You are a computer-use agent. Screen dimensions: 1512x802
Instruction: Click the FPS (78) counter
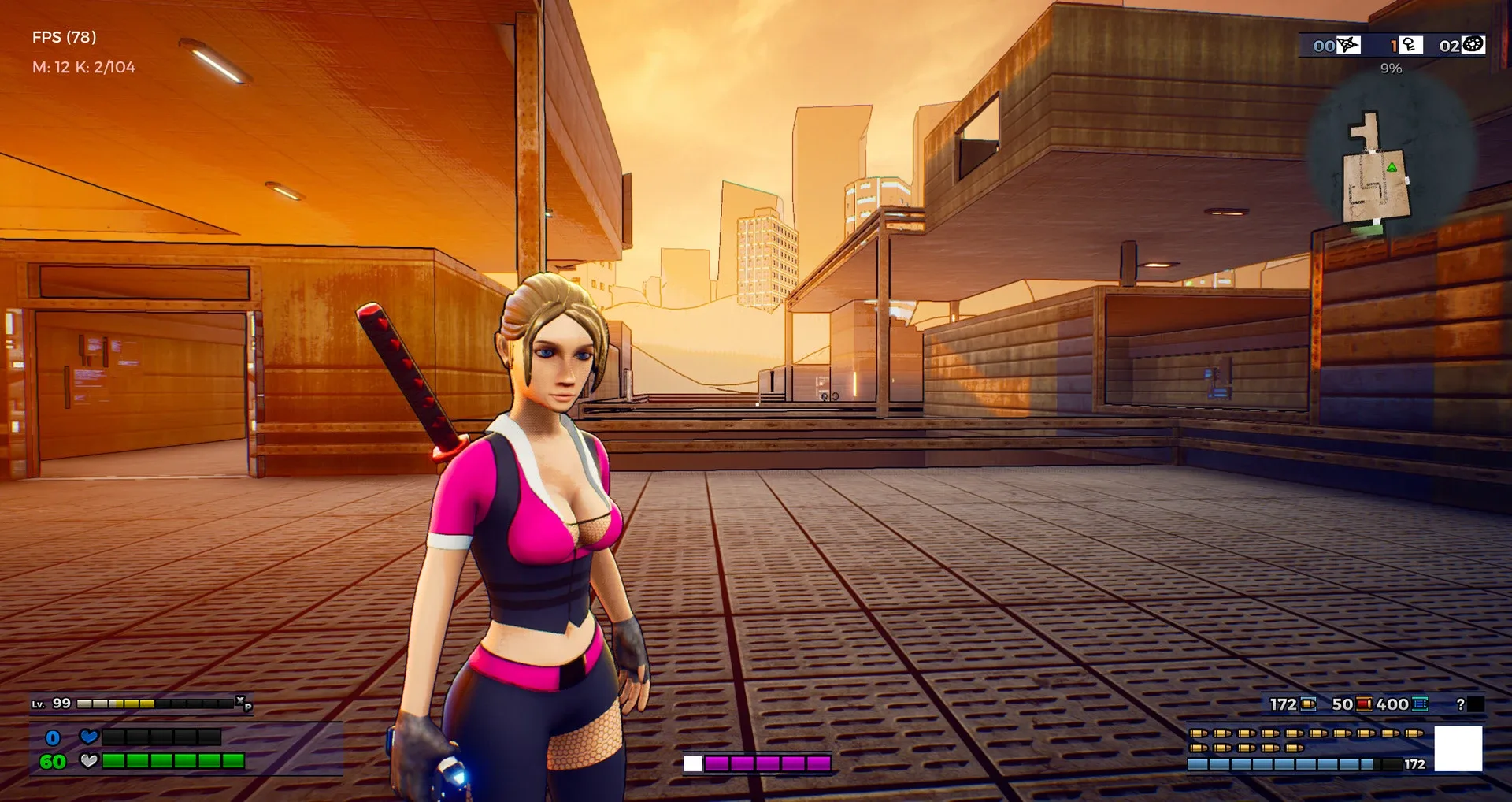point(63,36)
